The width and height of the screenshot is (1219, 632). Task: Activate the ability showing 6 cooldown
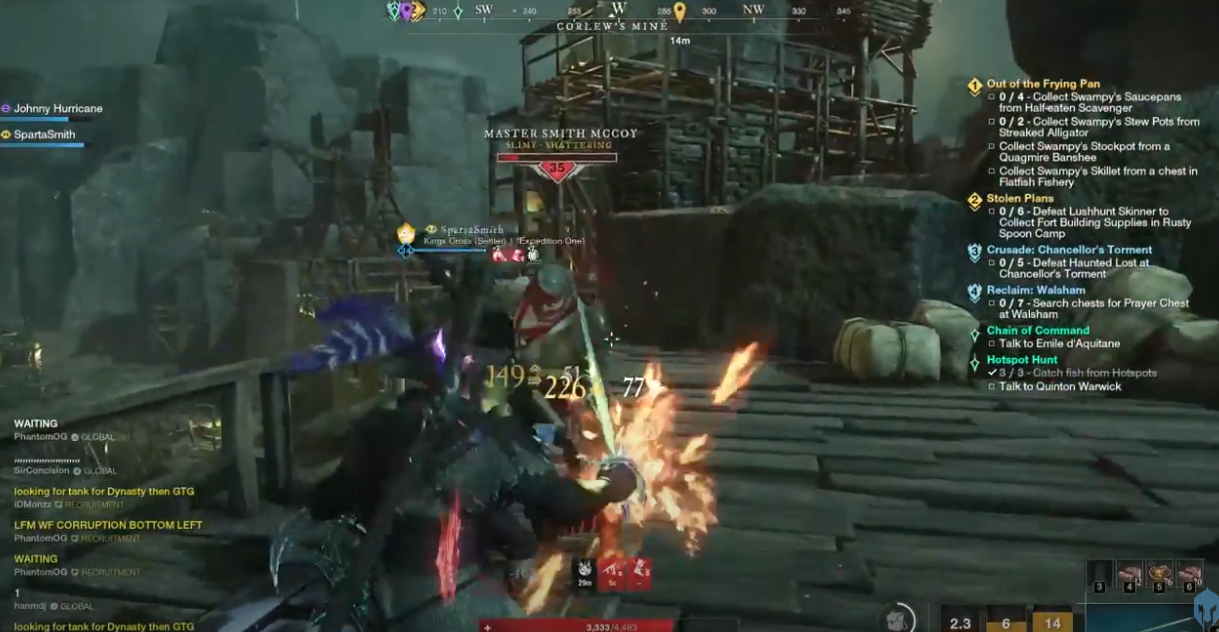point(1006,620)
